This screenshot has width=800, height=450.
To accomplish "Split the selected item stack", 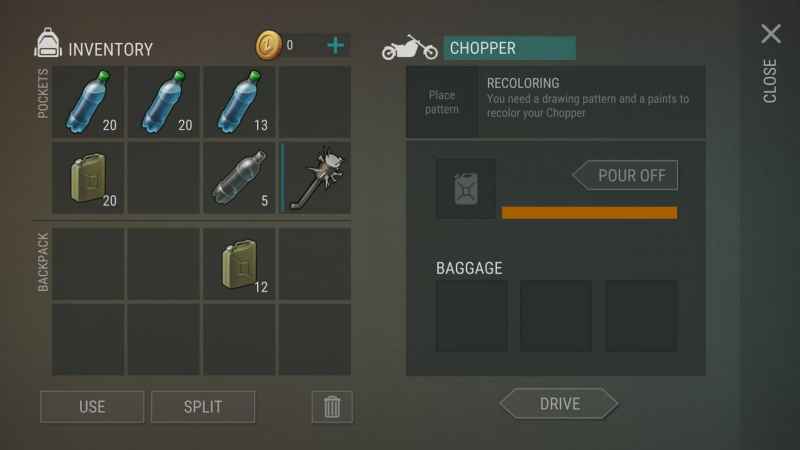I will pyautogui.click(x=203, y=407).
